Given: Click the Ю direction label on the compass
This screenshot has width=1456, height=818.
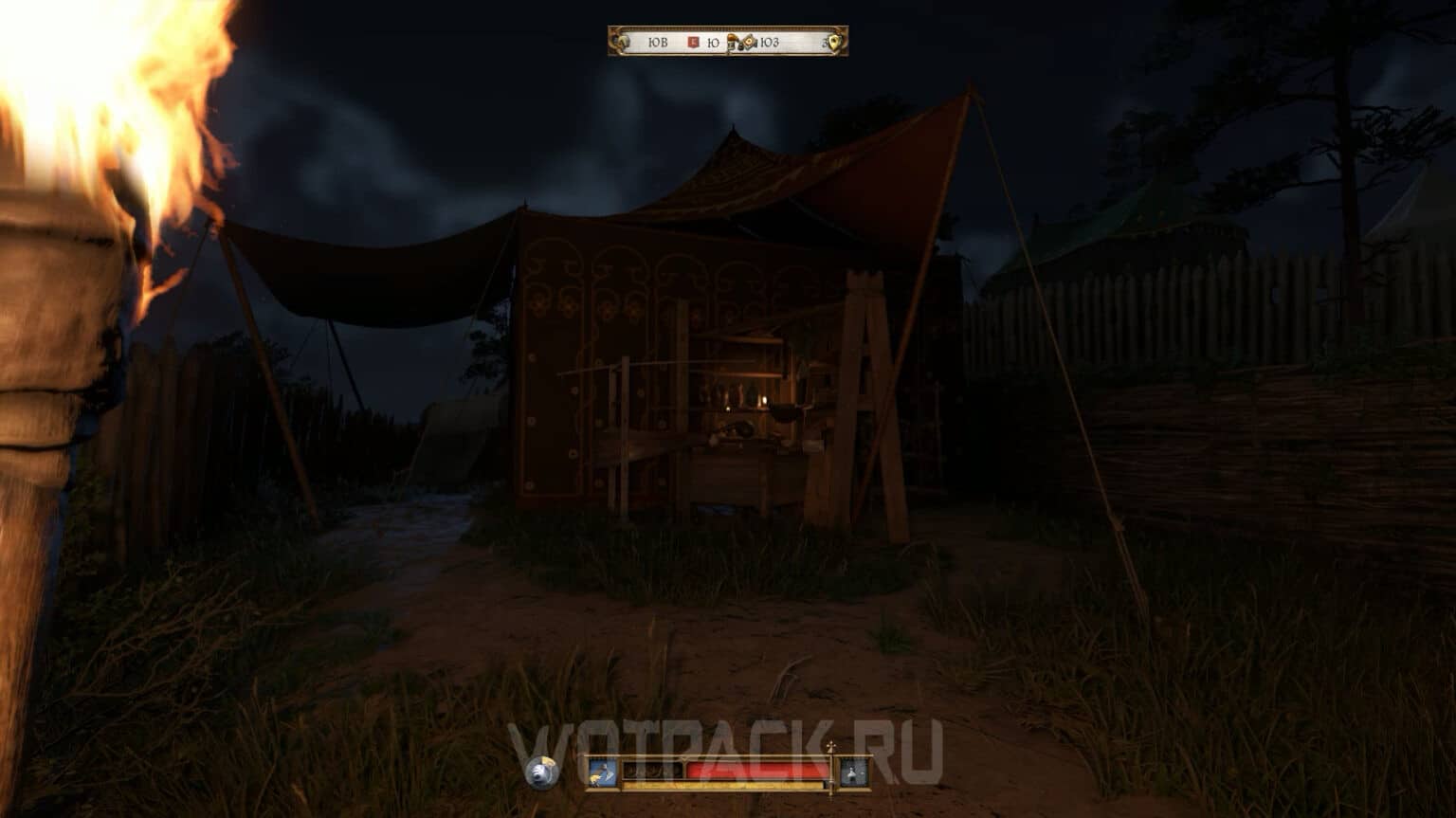Looking at the screenshot, I should (x=713, y=42).
